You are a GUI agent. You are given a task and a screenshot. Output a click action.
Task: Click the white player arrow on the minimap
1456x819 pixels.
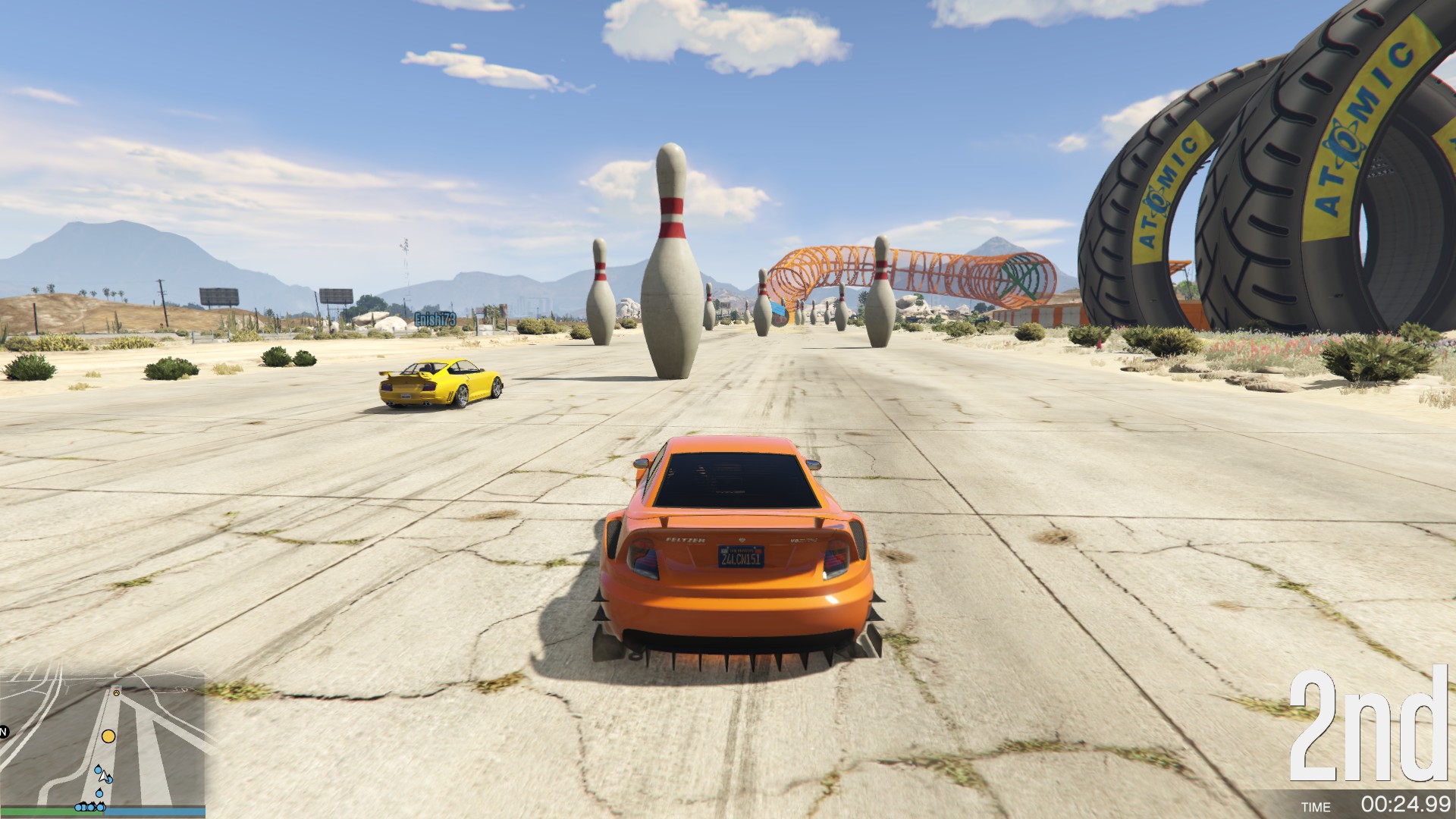(x=104, y=777)
